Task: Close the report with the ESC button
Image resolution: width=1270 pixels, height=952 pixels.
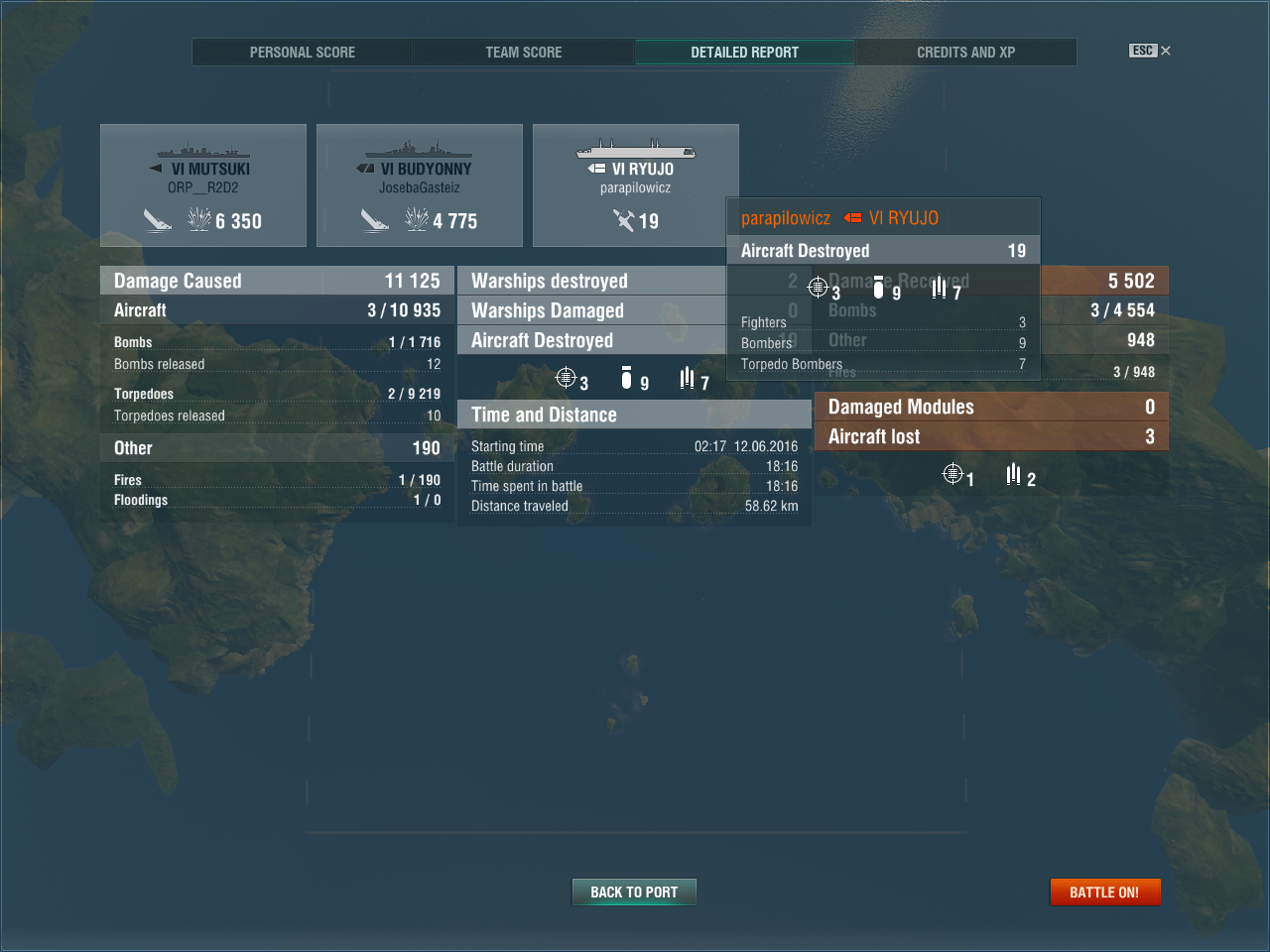Action: (1149, 51)
